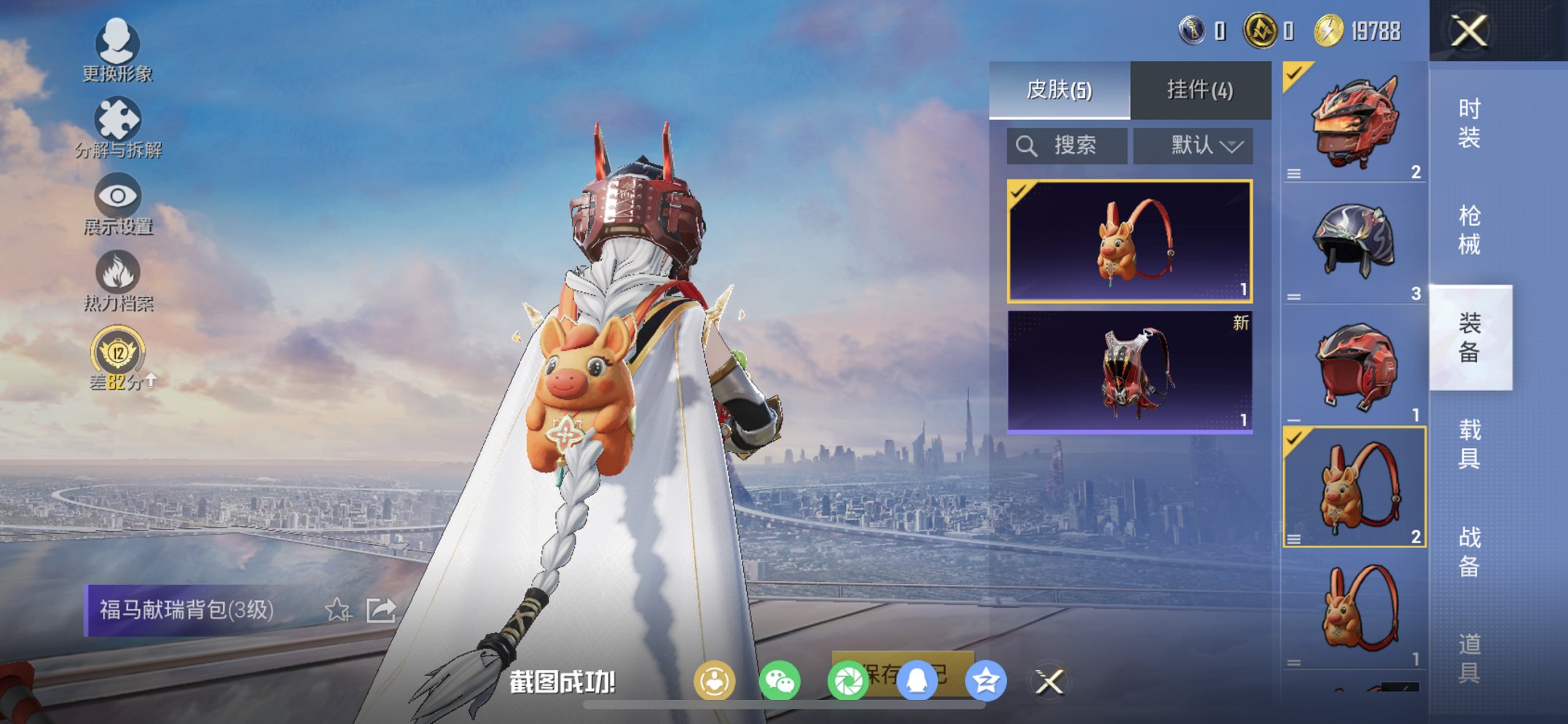This screenshot has width=1568, height=724.
Task: Open the 默认 sorting dropdown
Action: (1193, 145)
